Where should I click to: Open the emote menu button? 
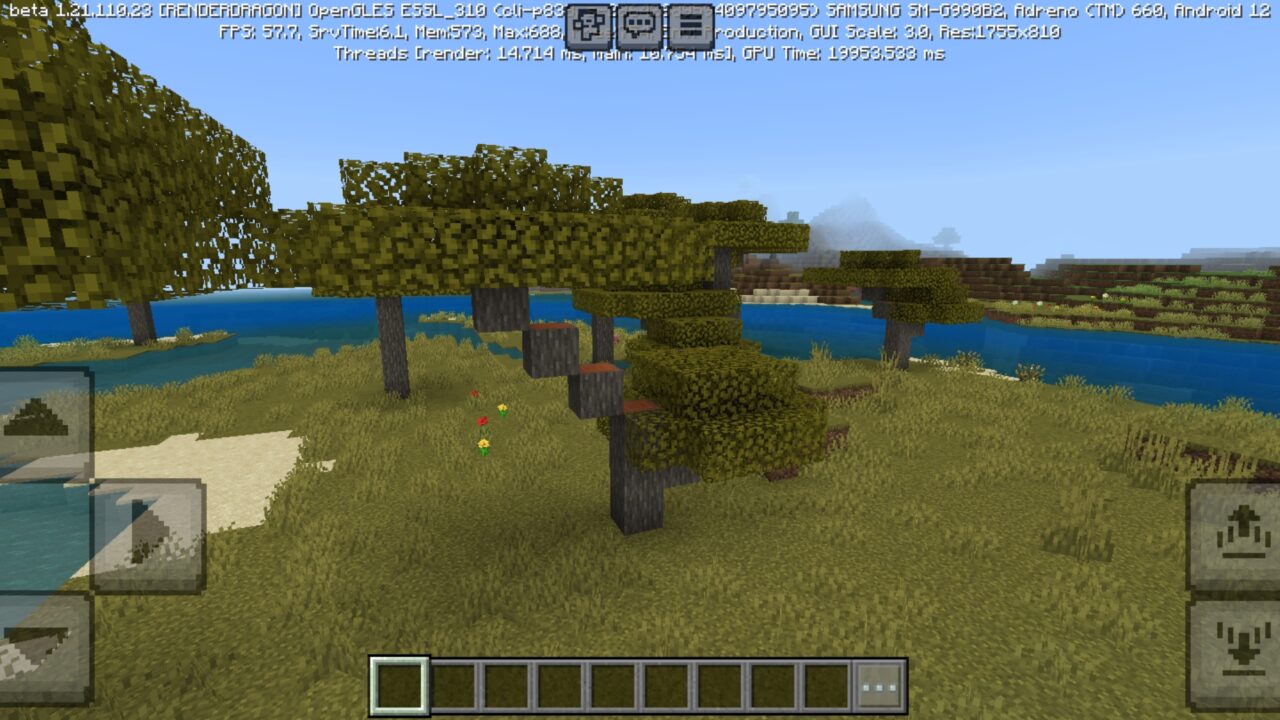[589, 26]
